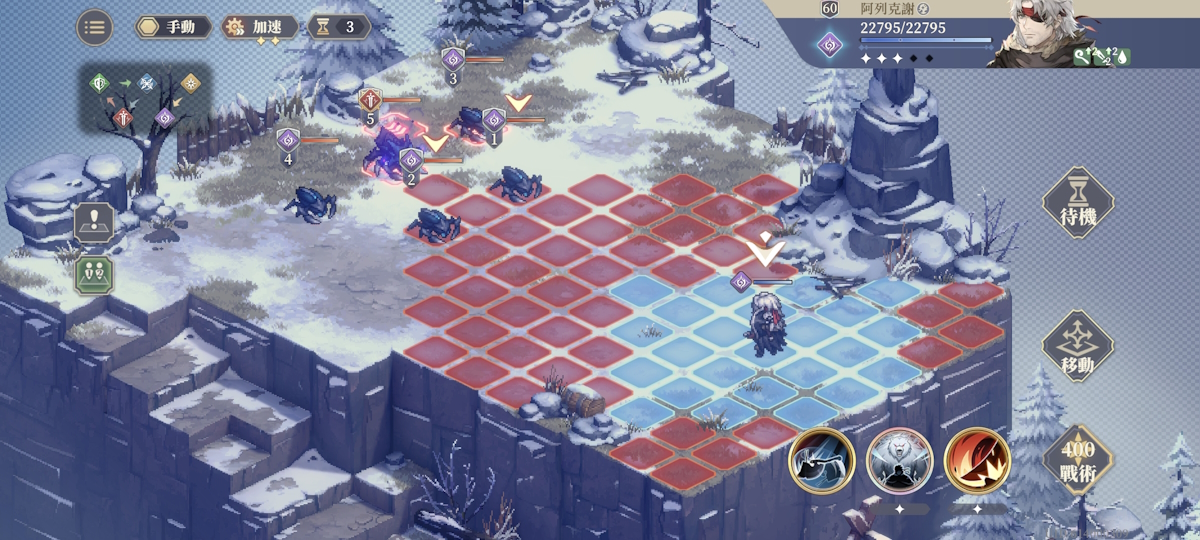Activate the sword slash skill icon
Image resolution: width=1200 pixels, height=540 pixels.
pos(821,461)
